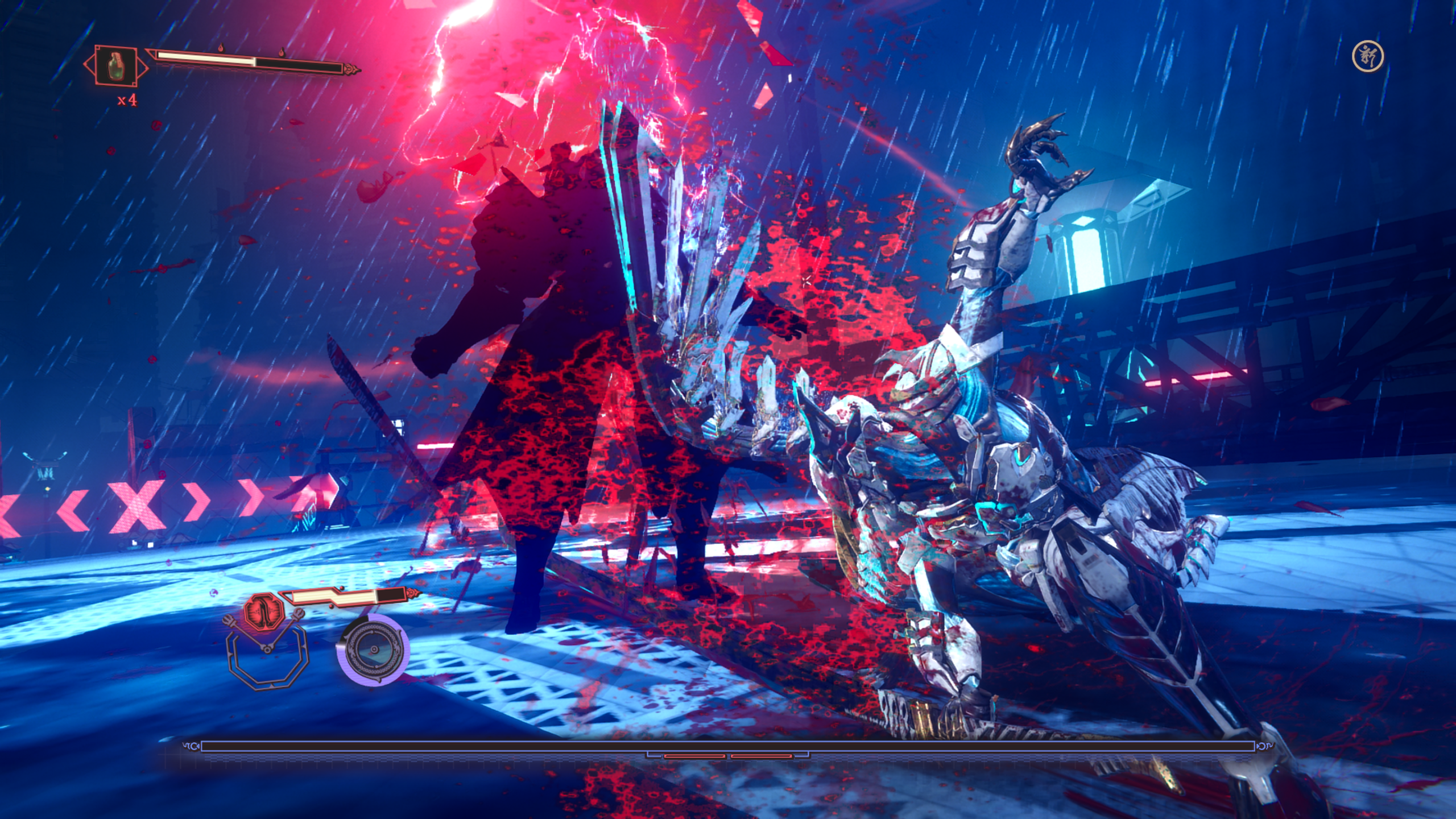This screenshot has height=819, width=1456.
Task: Select the gold circular glyph emblem
Action: click(1368, 56)
